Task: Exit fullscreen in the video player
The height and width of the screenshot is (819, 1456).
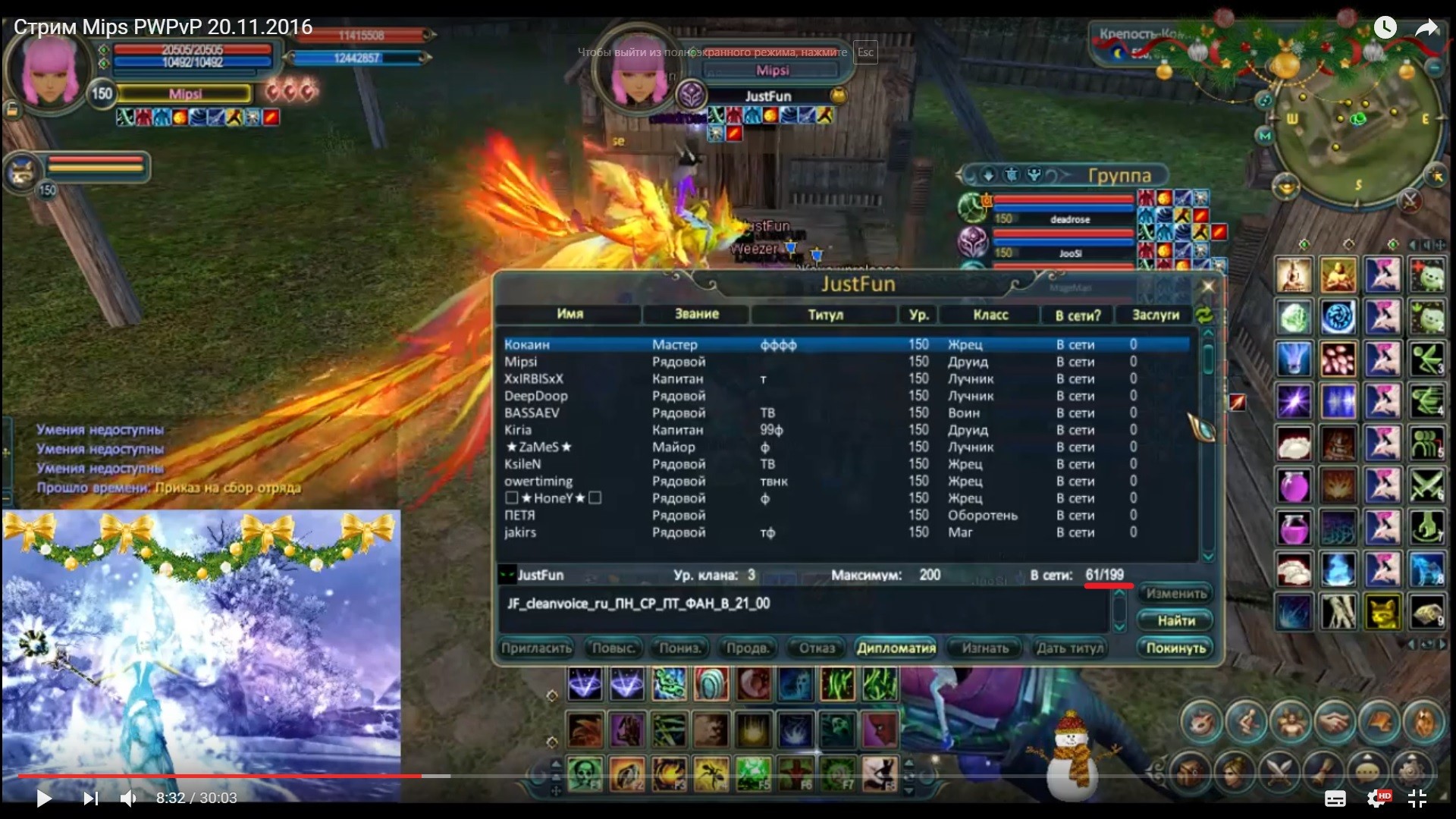Action: [1417, 798]
